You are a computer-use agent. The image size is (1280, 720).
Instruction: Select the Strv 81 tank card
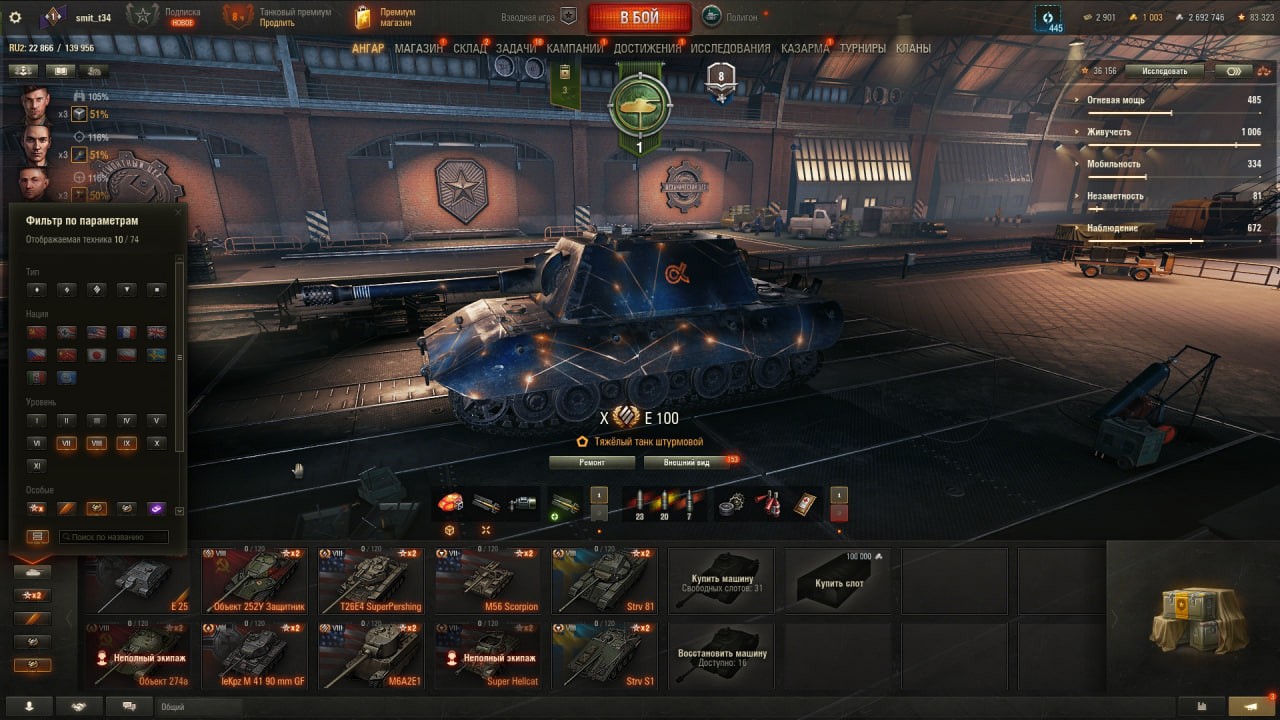[603, 581]
